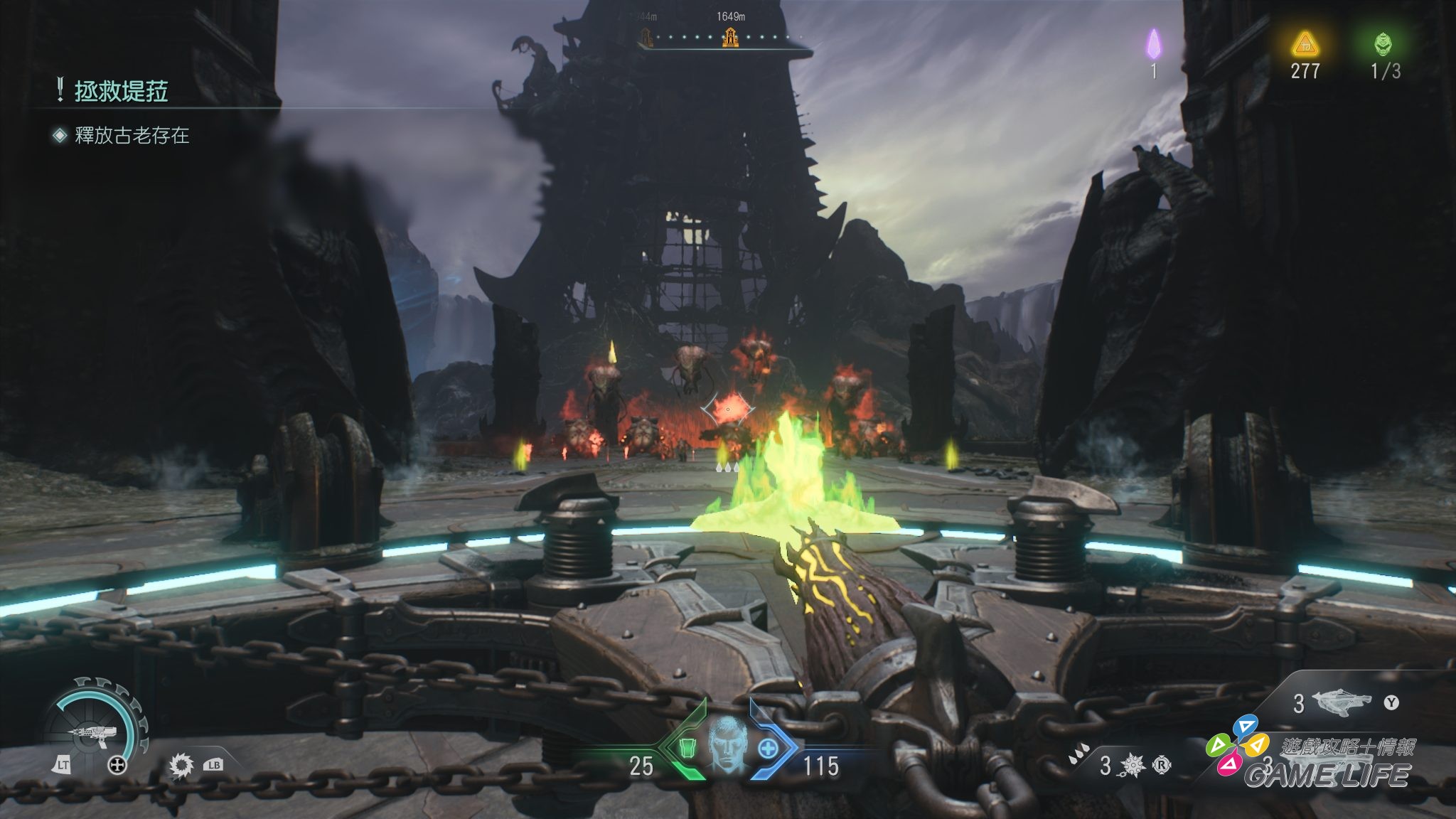Image resolution: width=1456 pixels, height=819 pixels.
Task: Click the blue health cross icon
Action: [768, 749]
